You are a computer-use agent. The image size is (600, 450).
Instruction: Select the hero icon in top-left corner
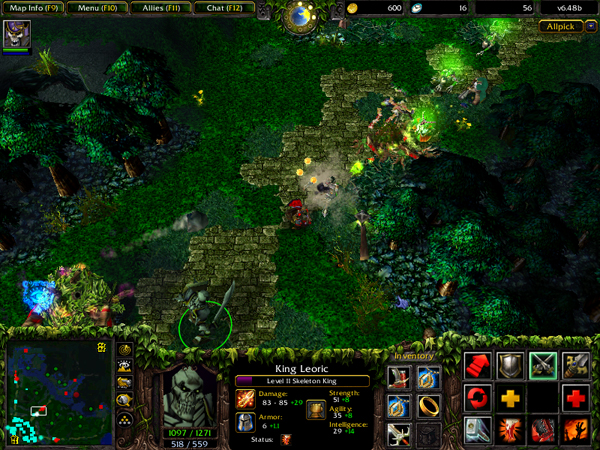pyautogui.click(x=17, y=34)
